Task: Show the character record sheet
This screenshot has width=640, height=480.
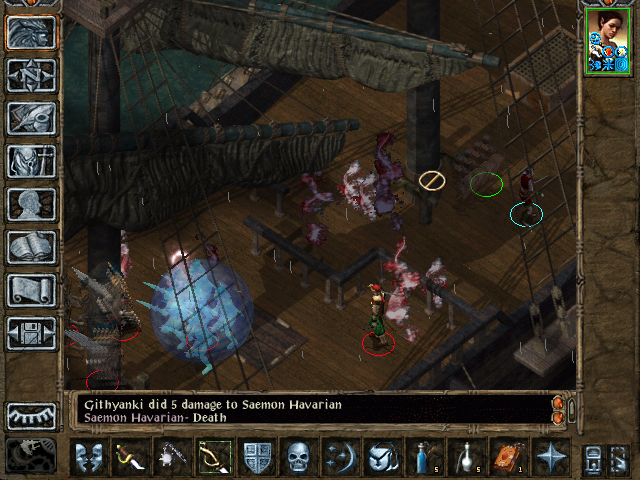Action: pyautogui.click(x=32, y=204)
